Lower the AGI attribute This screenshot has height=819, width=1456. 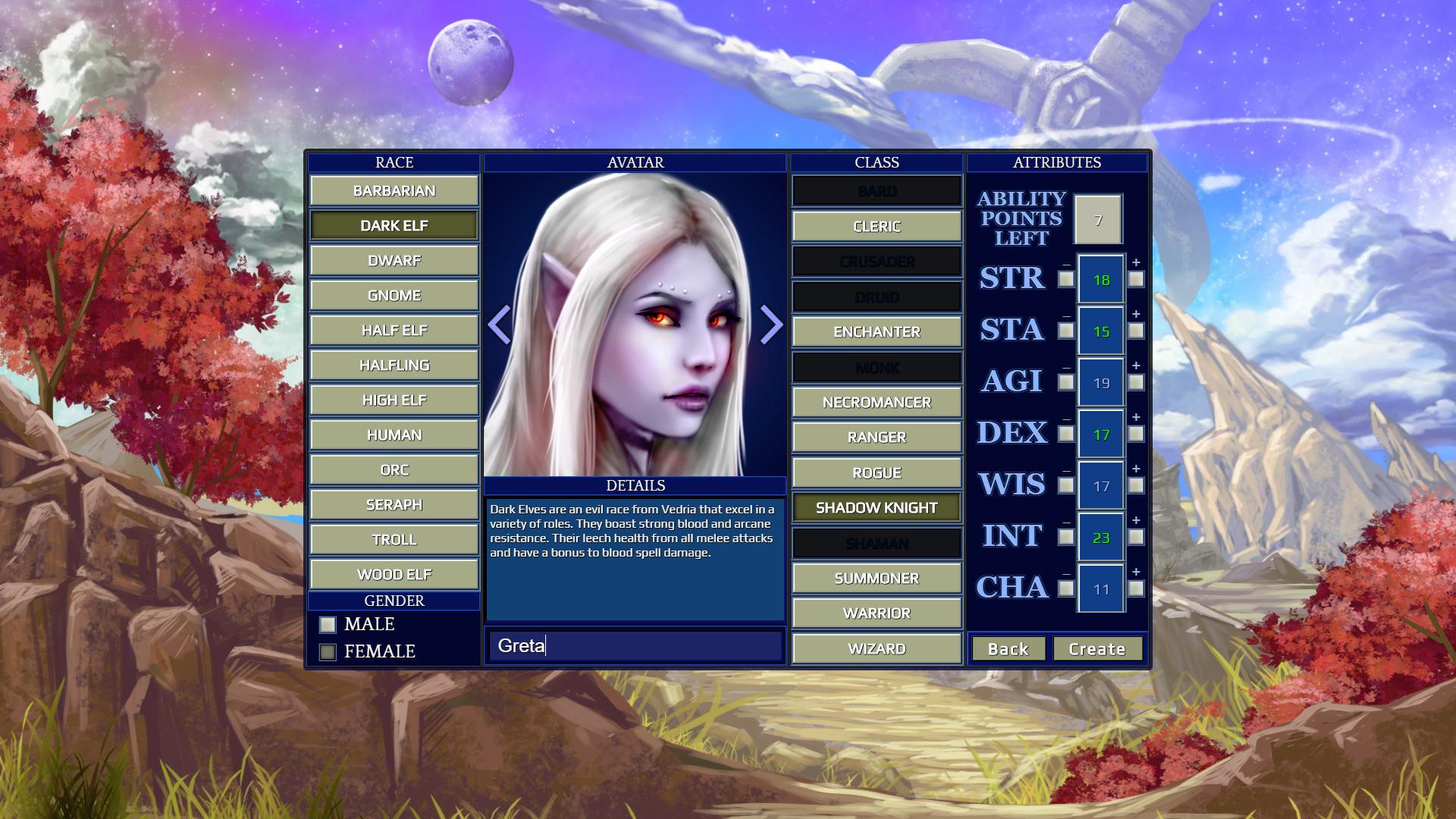tap(1066, 382)
